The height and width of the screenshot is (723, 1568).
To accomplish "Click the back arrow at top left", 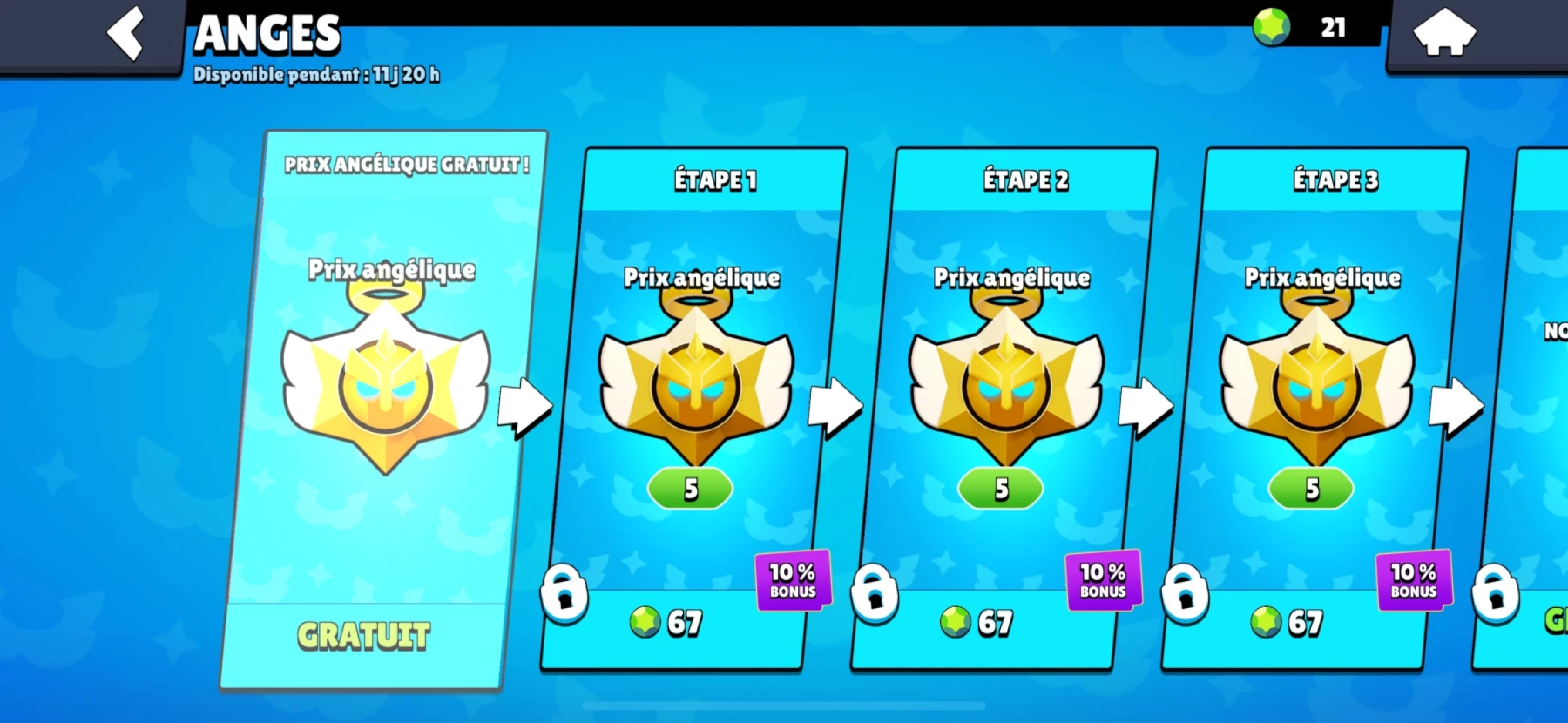I will coord(126,33).
